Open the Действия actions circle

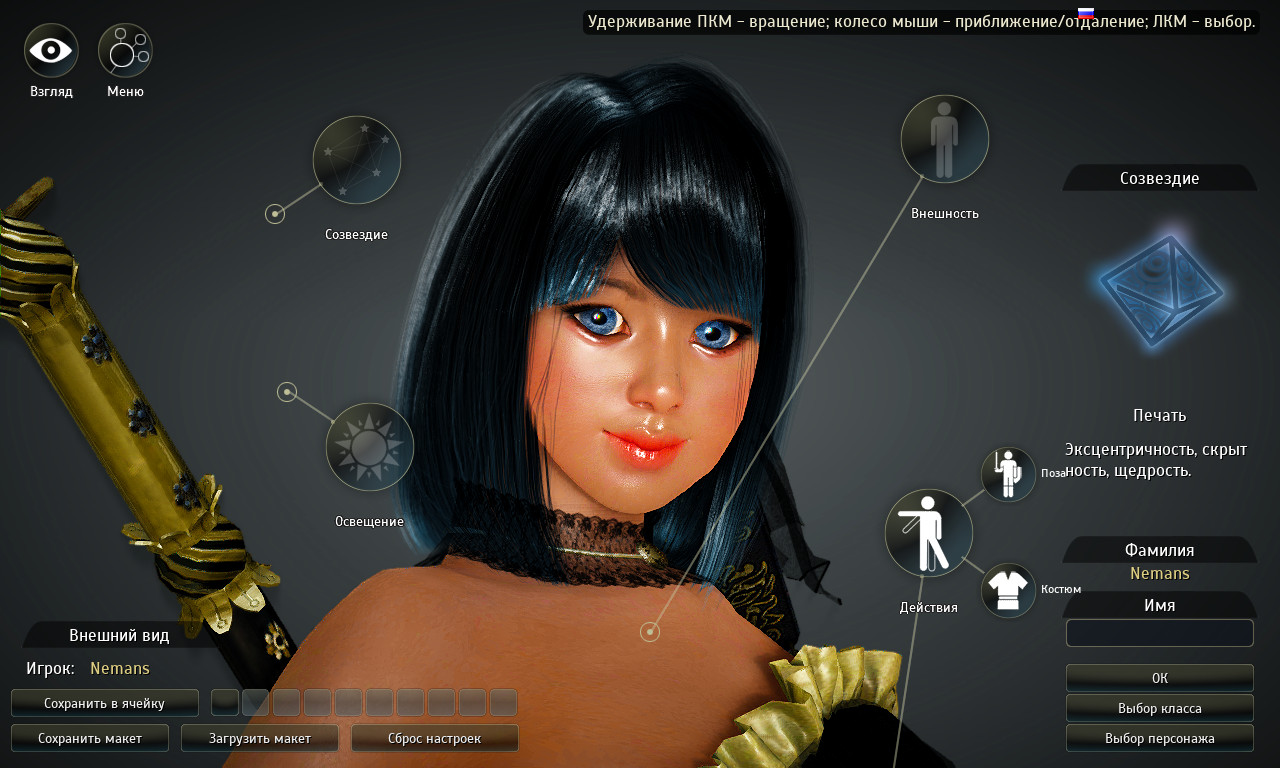(x=929, y=533)
